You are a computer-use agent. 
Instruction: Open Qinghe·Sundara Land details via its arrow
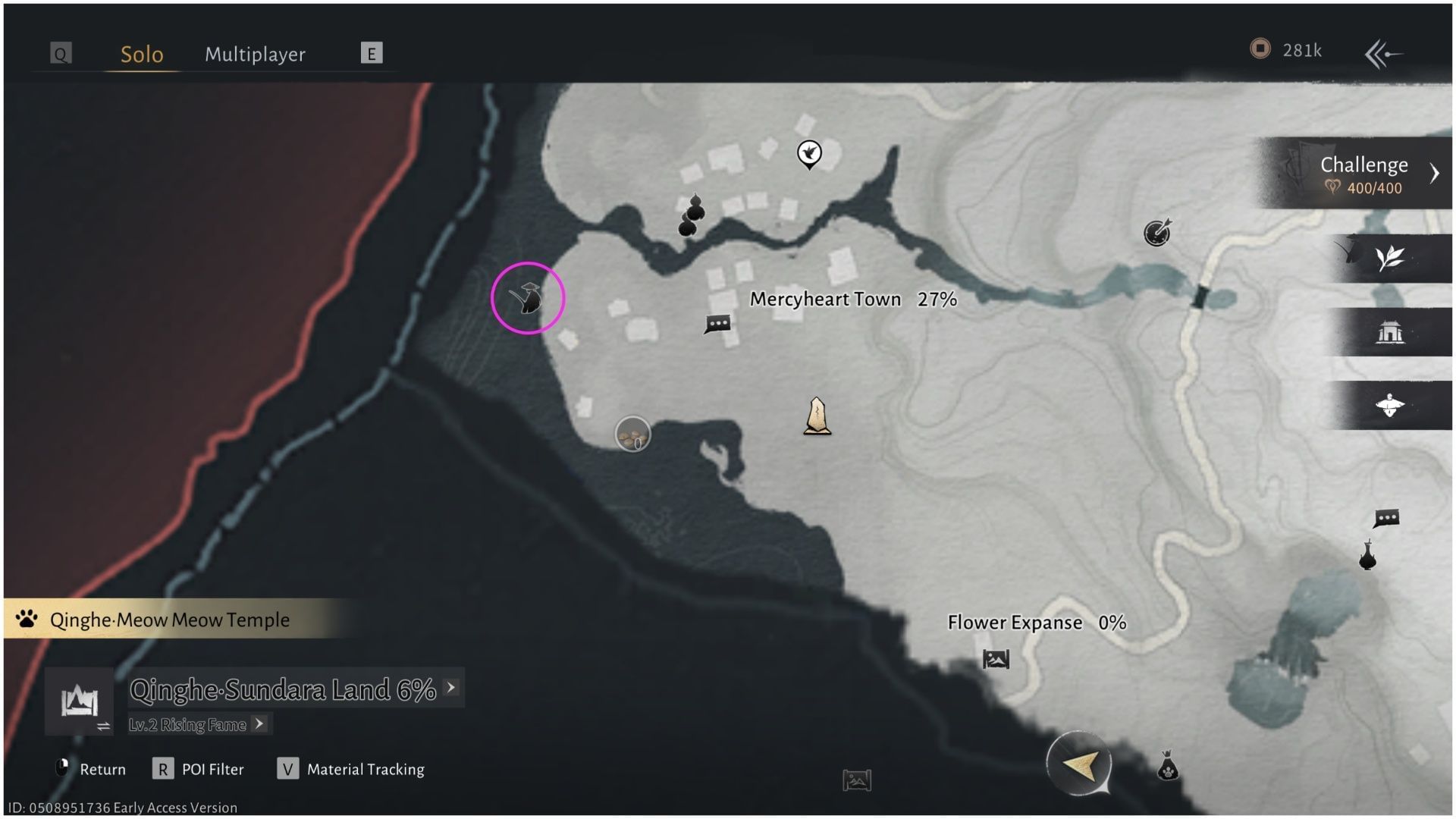[451, 688]
